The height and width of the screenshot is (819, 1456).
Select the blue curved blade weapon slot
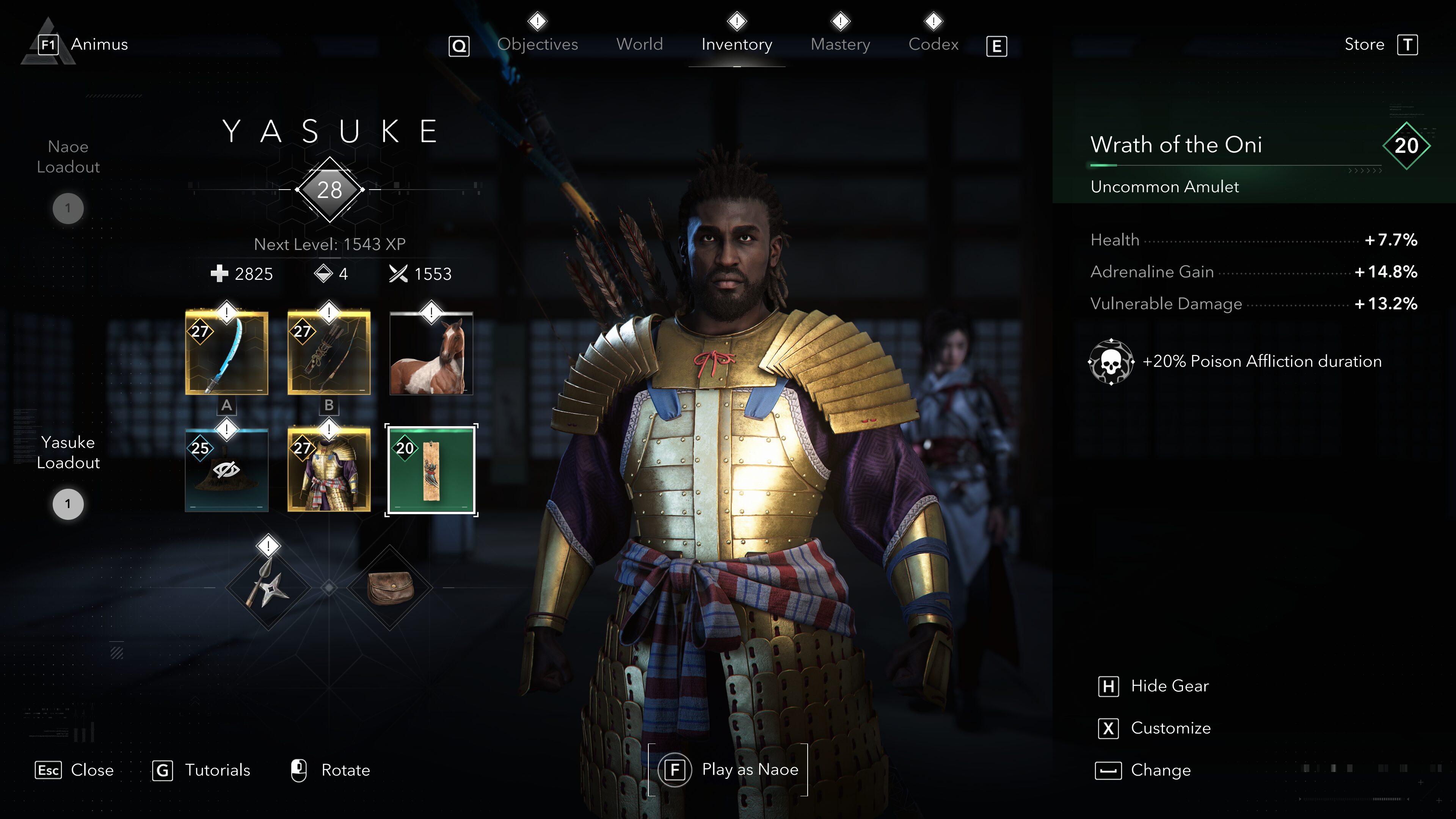pyautogui.click(x=227, y=353)
